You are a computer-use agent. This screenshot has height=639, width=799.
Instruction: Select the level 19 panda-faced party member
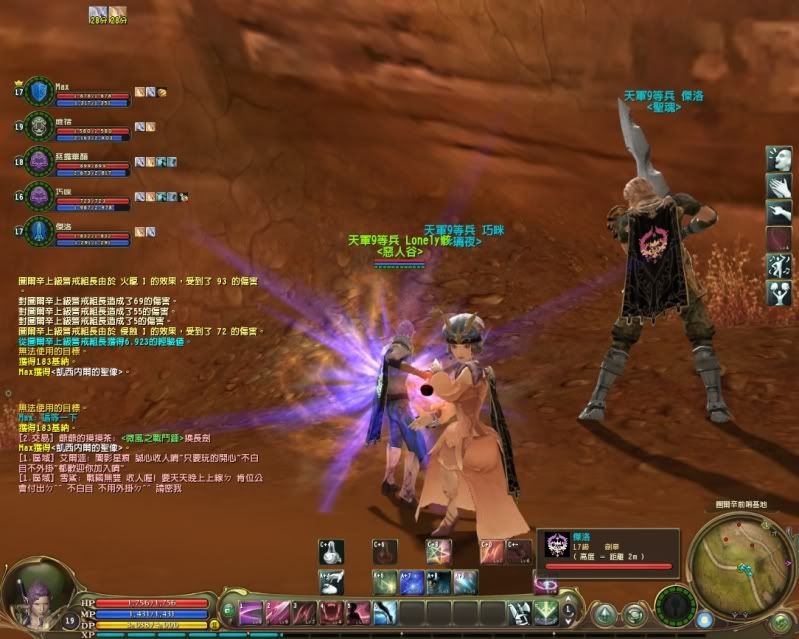(x=39, y=127)
